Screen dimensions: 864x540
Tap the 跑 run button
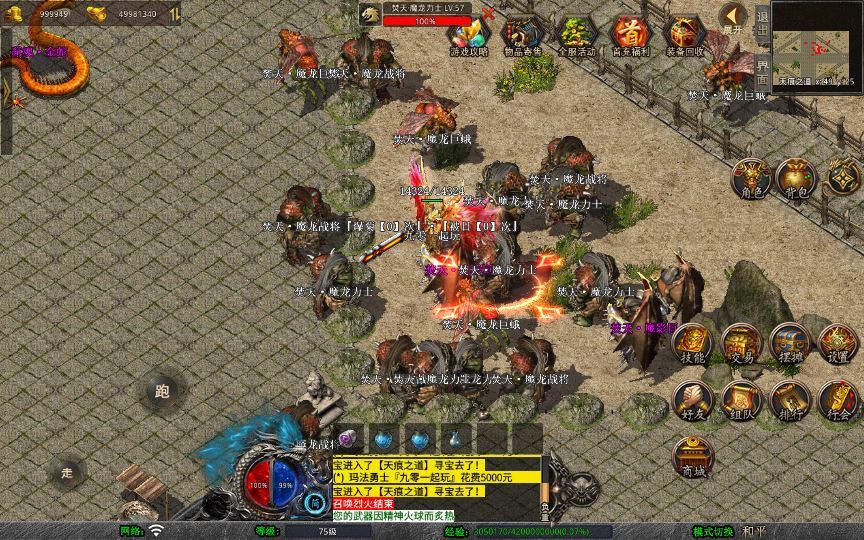(x=162, y=391)
